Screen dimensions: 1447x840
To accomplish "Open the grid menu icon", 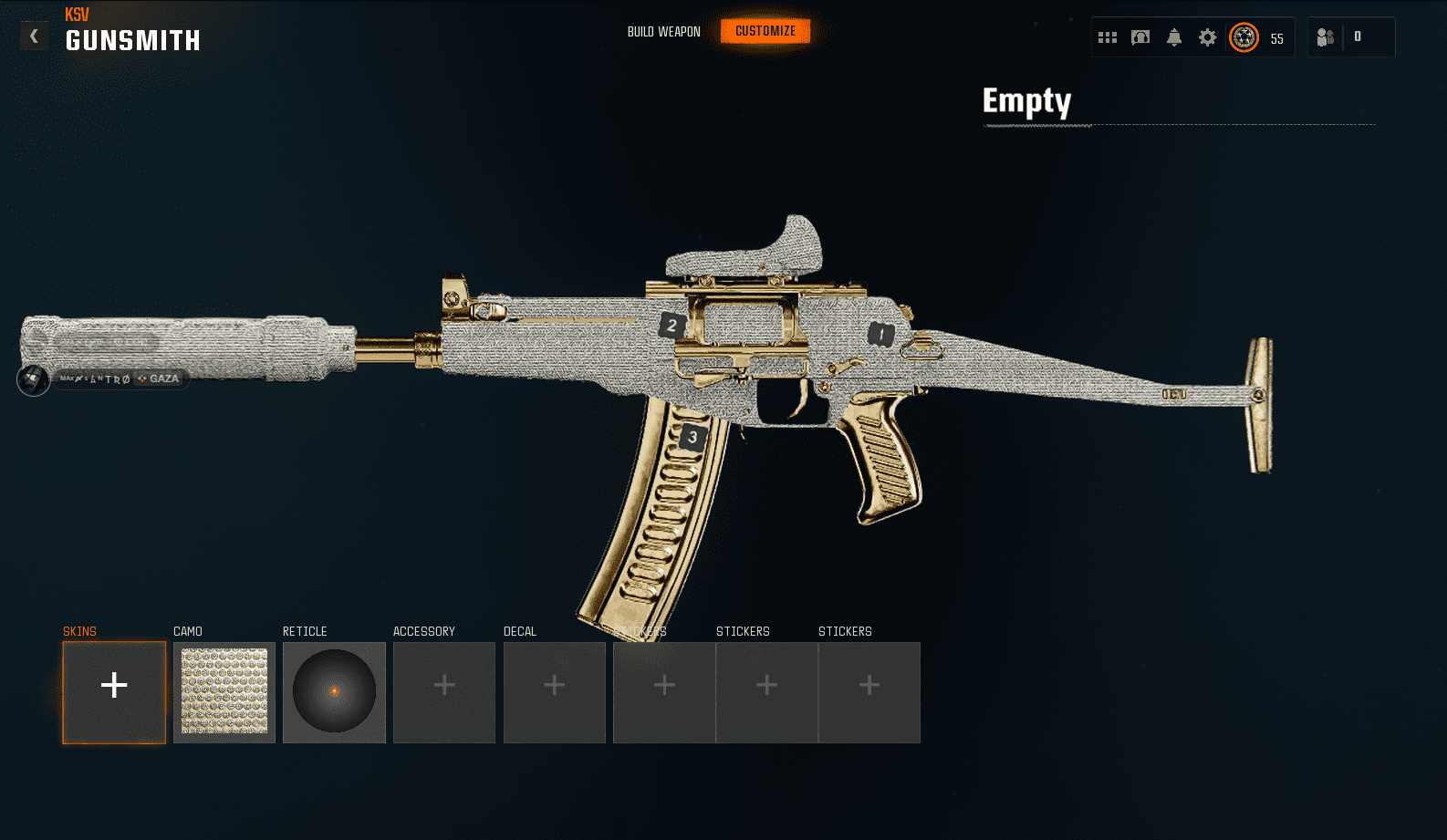I will (1108, 37).
